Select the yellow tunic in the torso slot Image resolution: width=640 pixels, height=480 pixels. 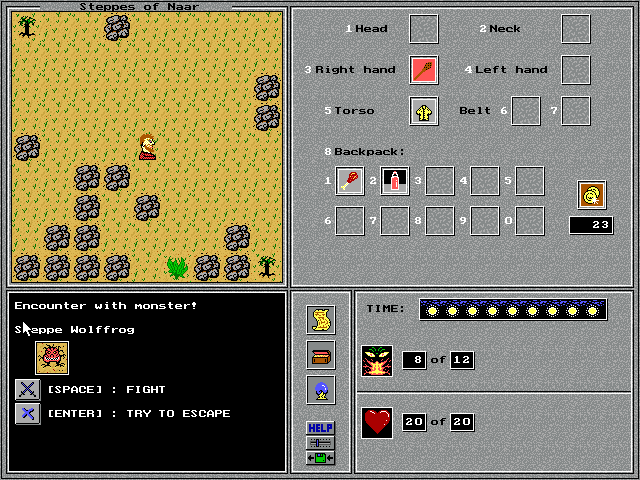pos(424,111)
